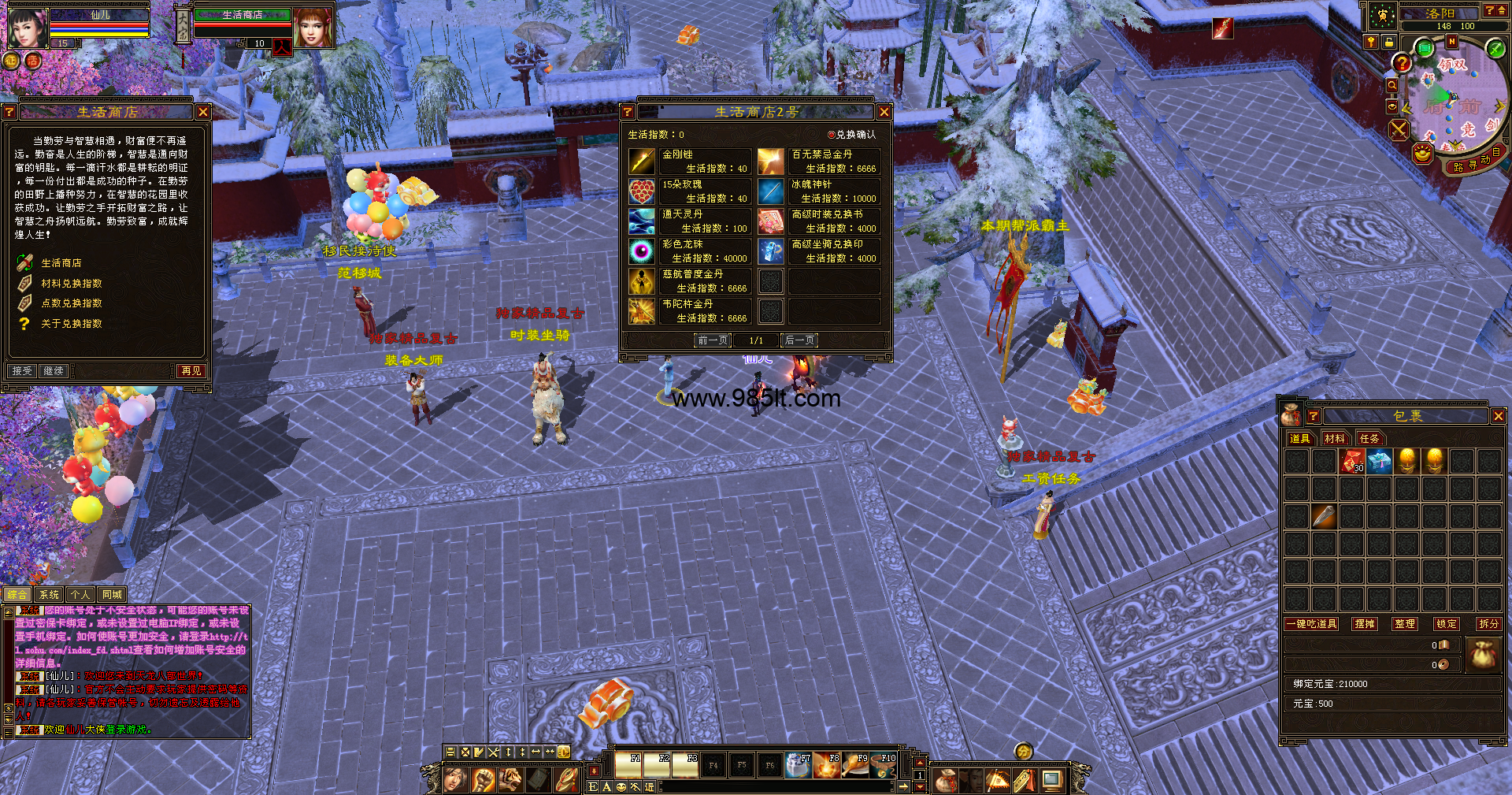Close the 生活商店2号 shop window
1512x795 pixels.
tap(884, 113)
